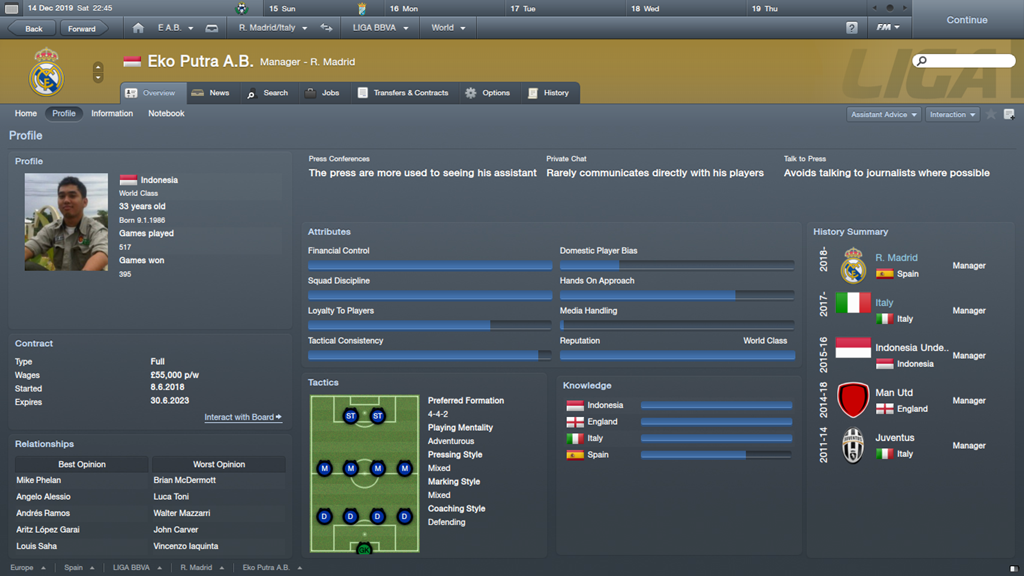This screenshot has width=1024, height=576.
Task: Go Back to previous screen
Action: coord(32,29)
